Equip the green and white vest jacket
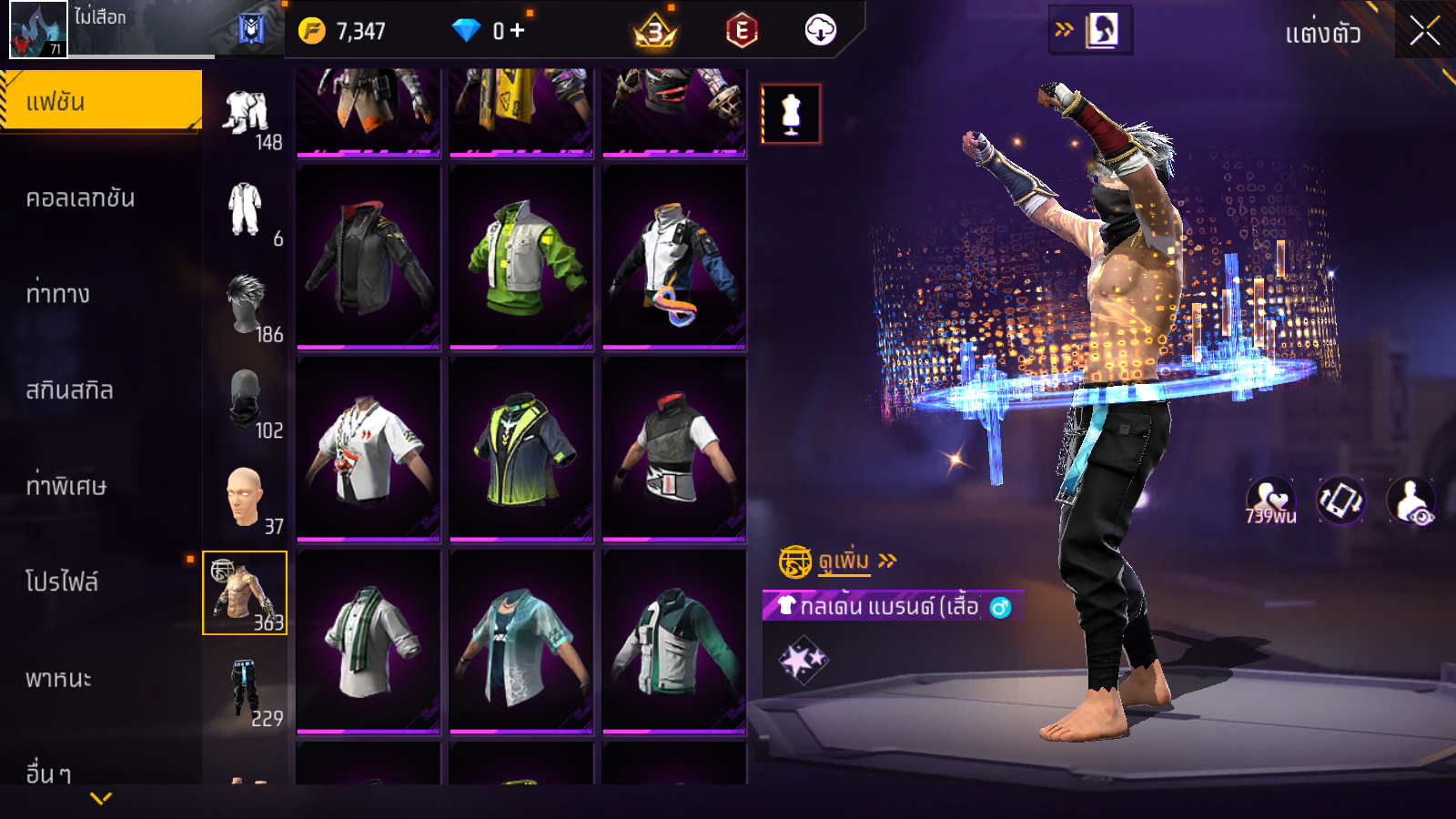The height and width of the screenshot is (819, 1456). tap(521, 257)
